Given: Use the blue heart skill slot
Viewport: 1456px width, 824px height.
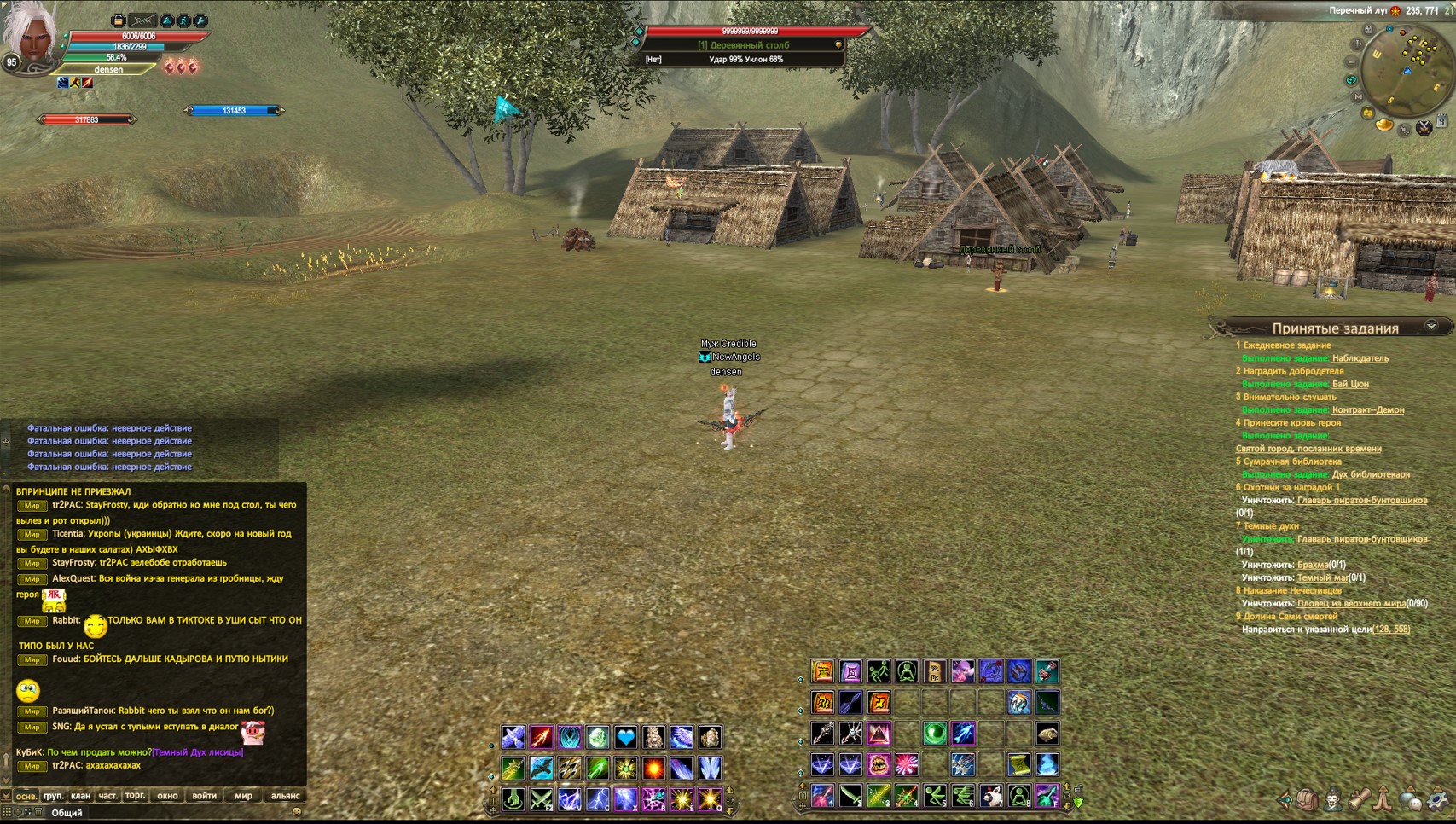Looking at the screenshot, I should 625,737.
